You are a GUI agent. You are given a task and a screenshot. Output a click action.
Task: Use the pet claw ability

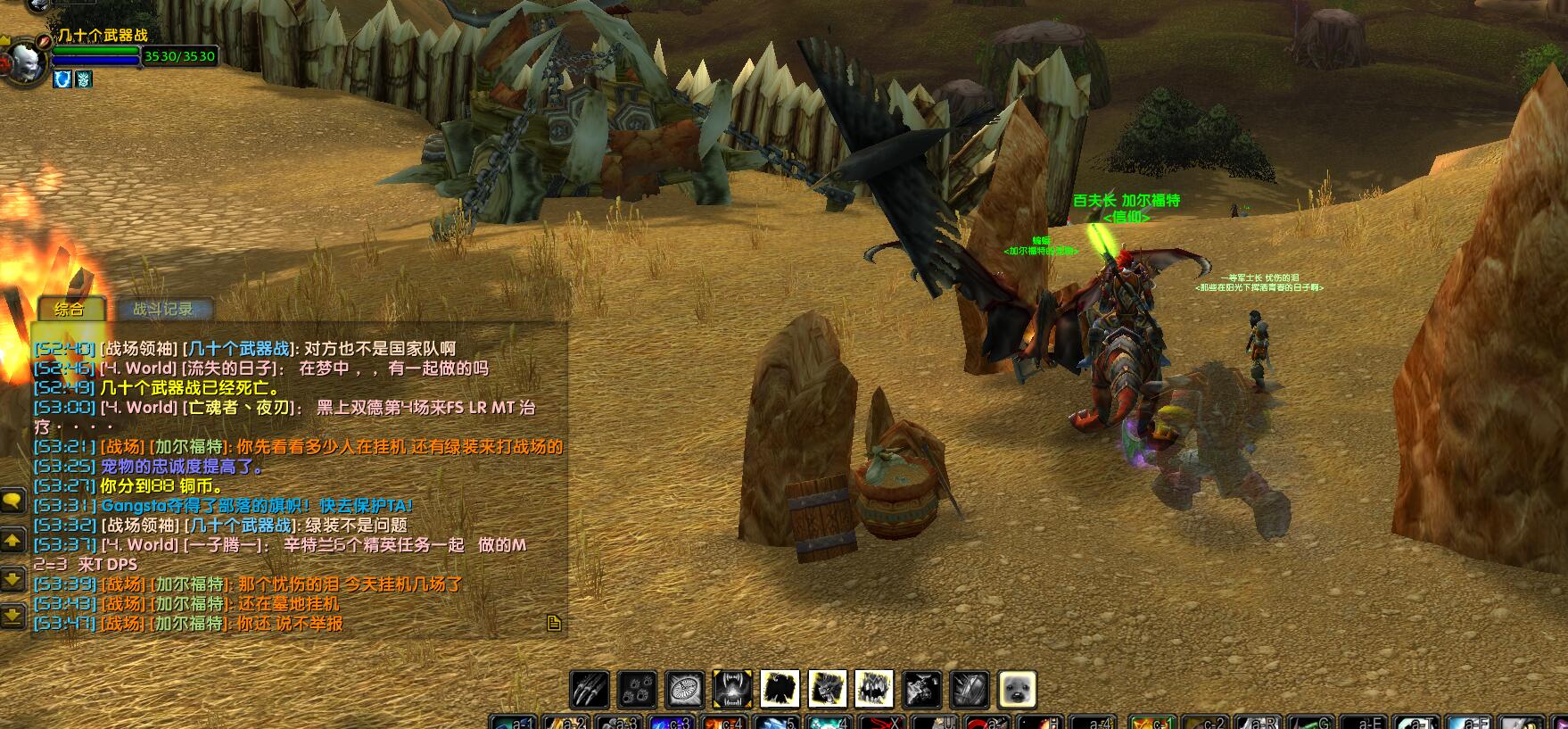590,690
